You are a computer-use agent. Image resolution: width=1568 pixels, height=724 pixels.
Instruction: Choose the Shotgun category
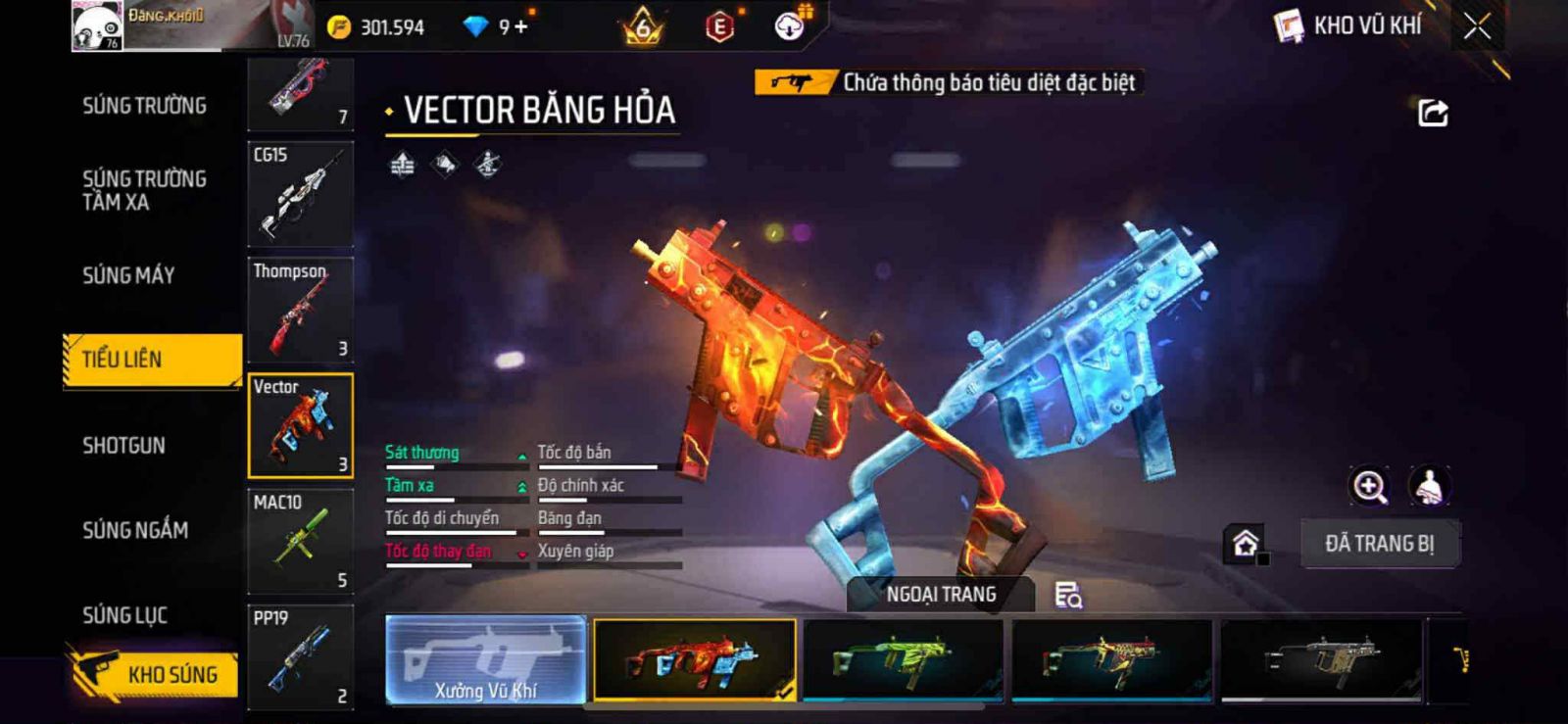(123, 446)
